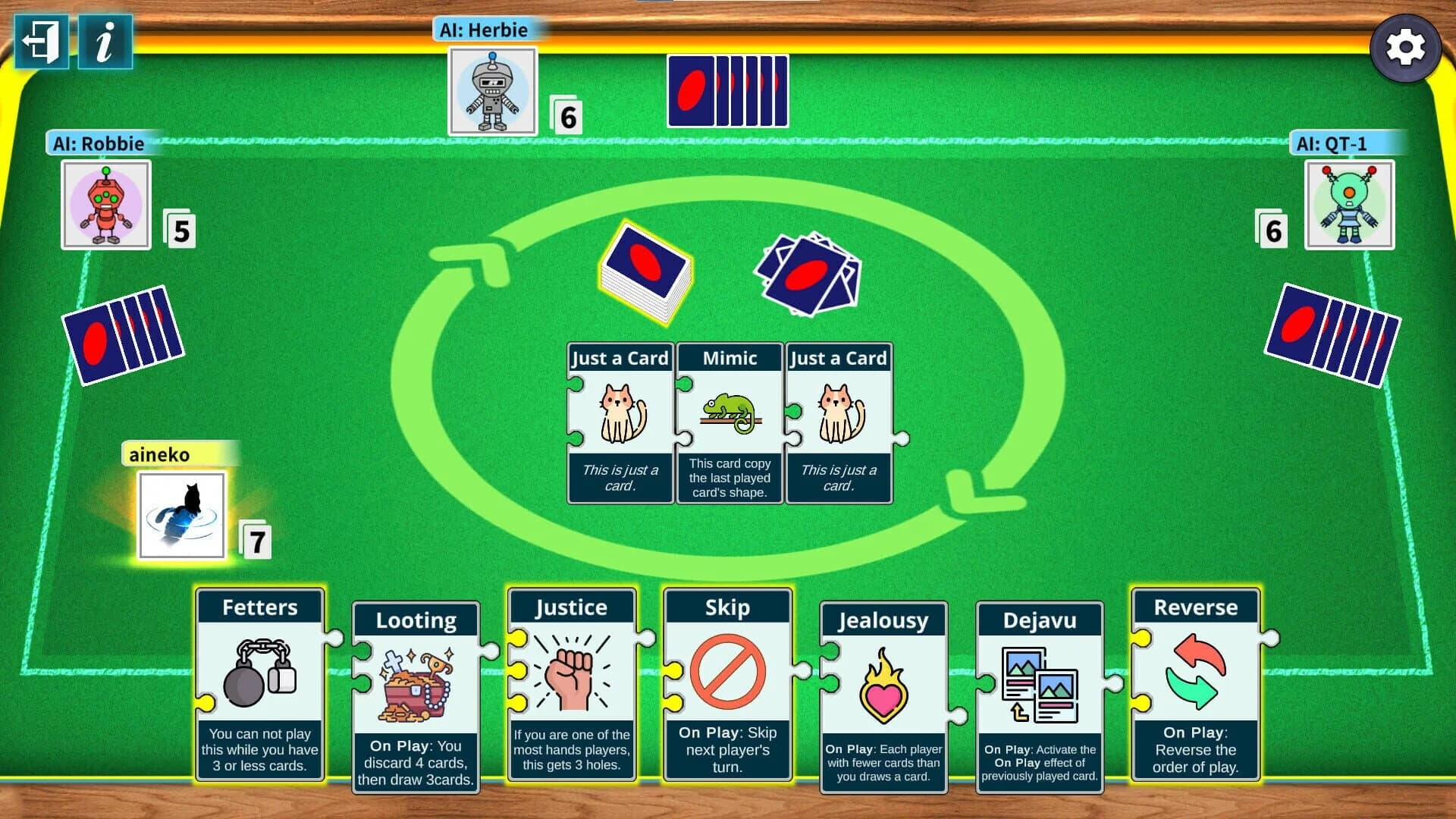Click AI: Robbie's avatar
The height and width of the screenshot is (819, 1456).
[105, 203]
